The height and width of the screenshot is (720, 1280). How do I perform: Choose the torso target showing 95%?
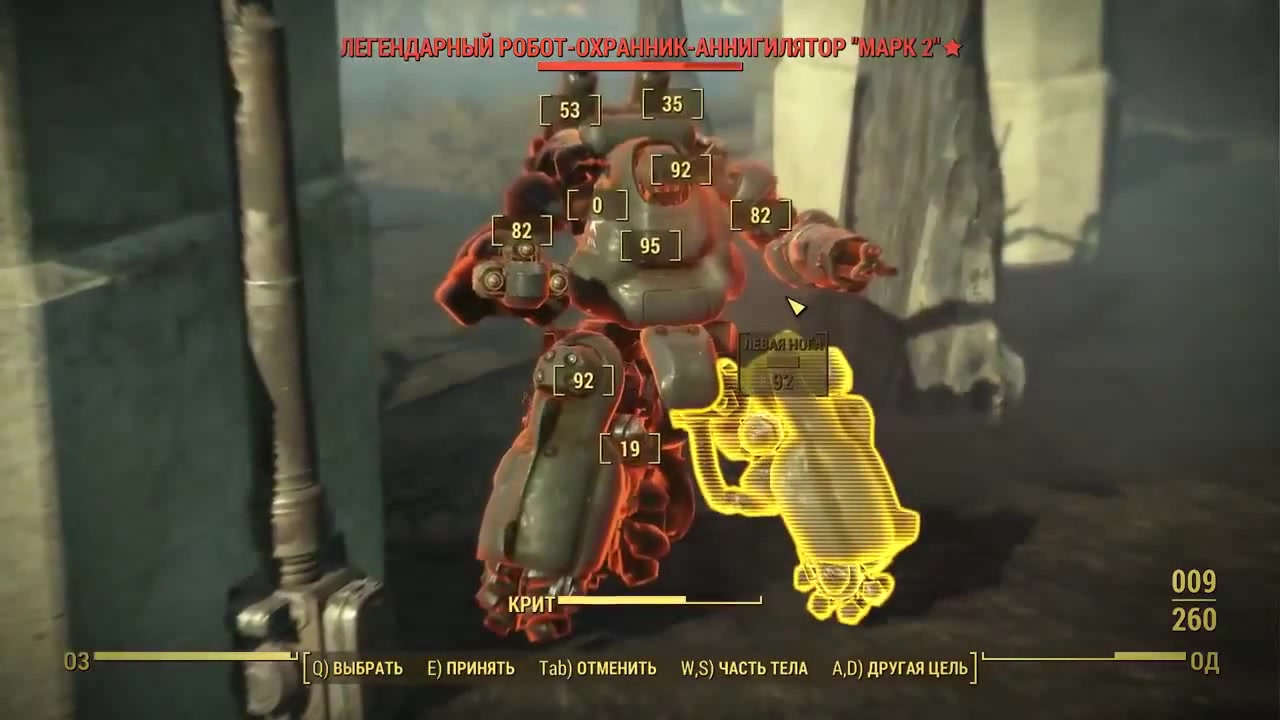click(650, 246)
